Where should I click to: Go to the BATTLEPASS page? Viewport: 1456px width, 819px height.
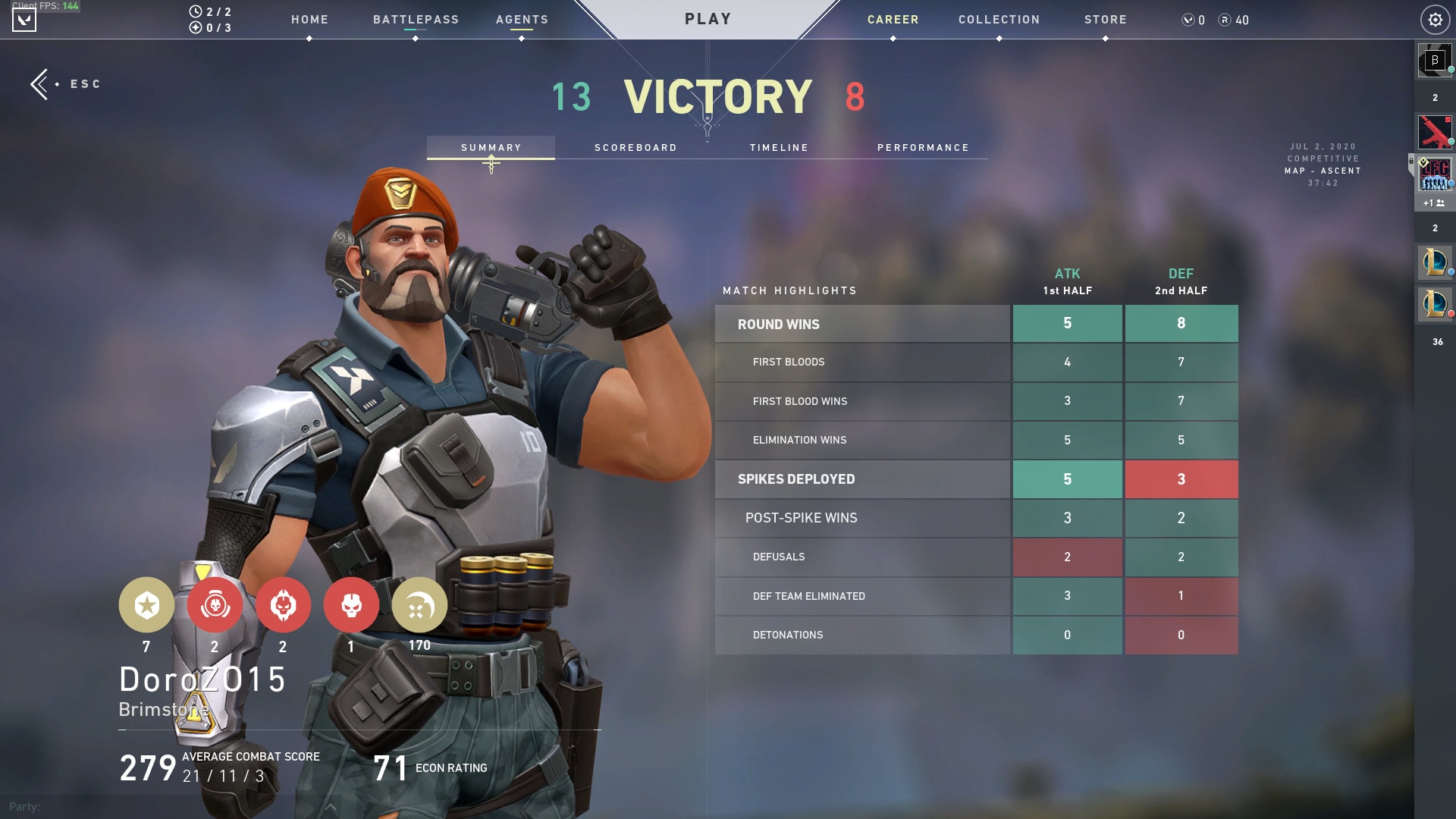coord(416,20)
